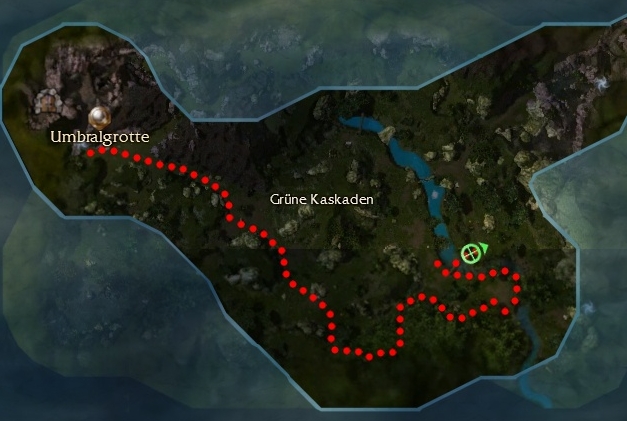This screenshot has height=421, width=627.
Task: Click the green crosshair player marker
Action: coord(471,254)
